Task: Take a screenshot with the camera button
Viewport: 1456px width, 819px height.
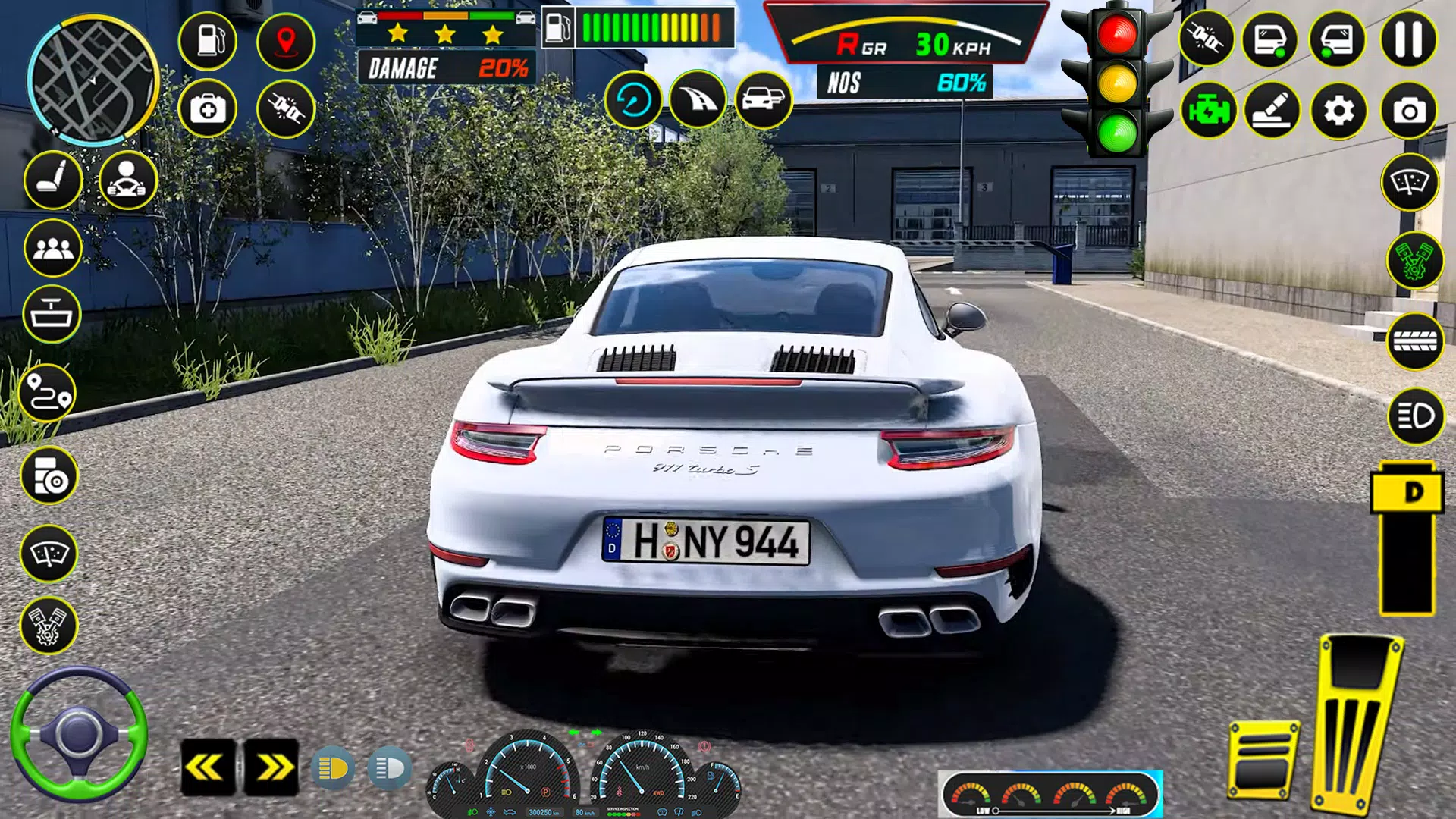Action: tap(1408, 111)
